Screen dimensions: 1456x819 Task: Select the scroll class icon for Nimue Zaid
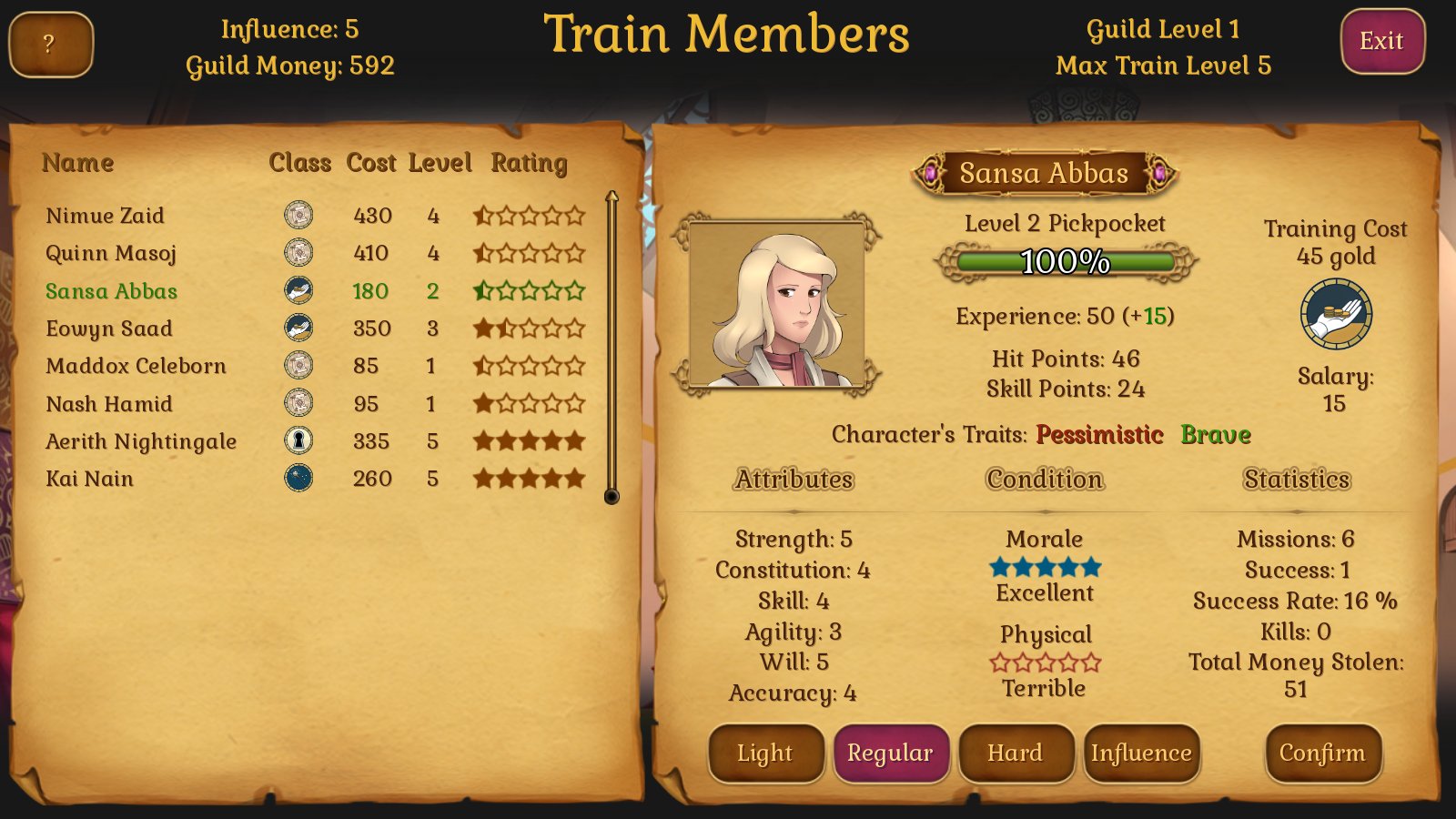coord(300,216)
